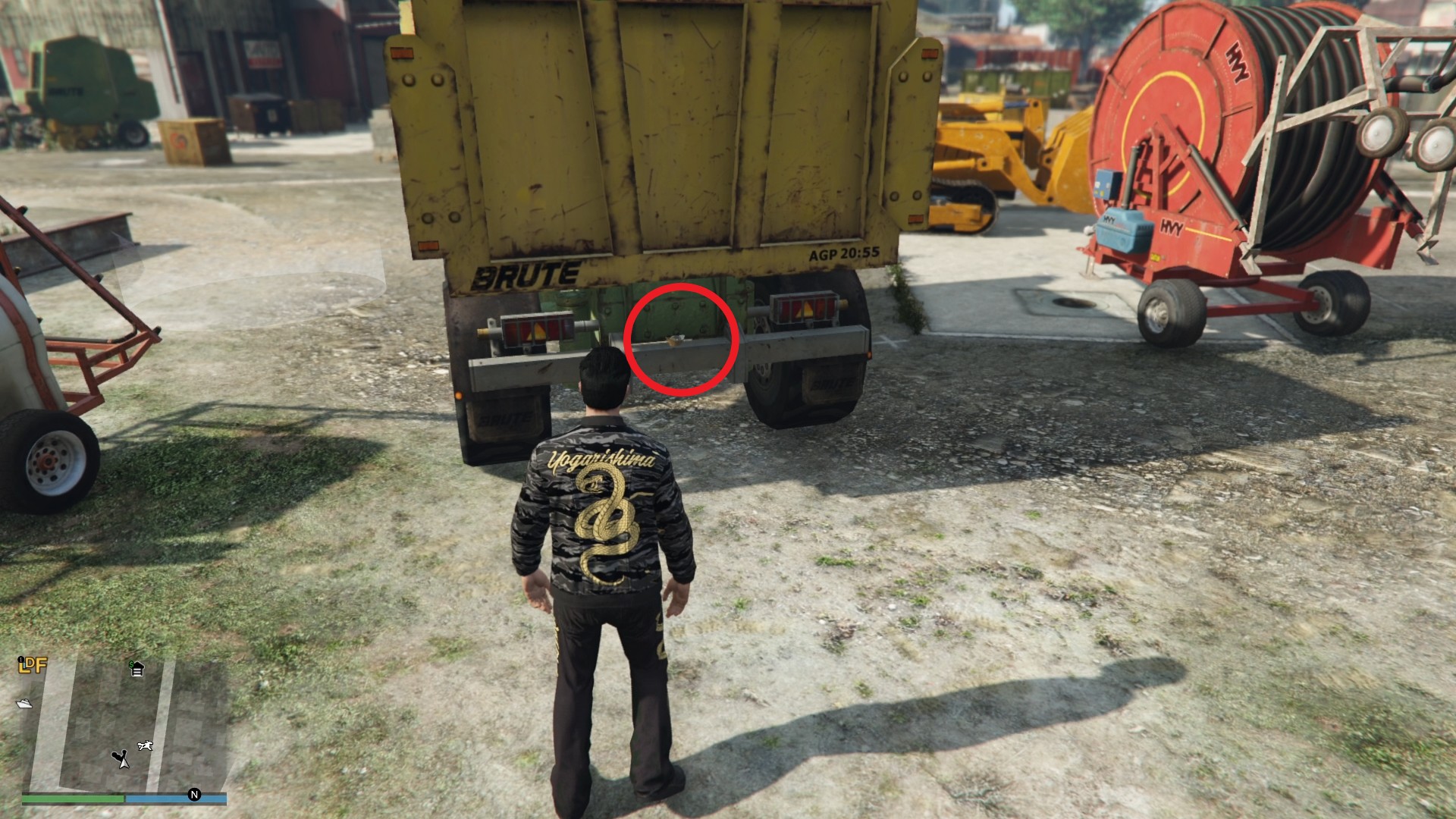Click the white boat icon on the minimap
The width and height of the screenshot is (1456, 819).
[x=24, y=704]
